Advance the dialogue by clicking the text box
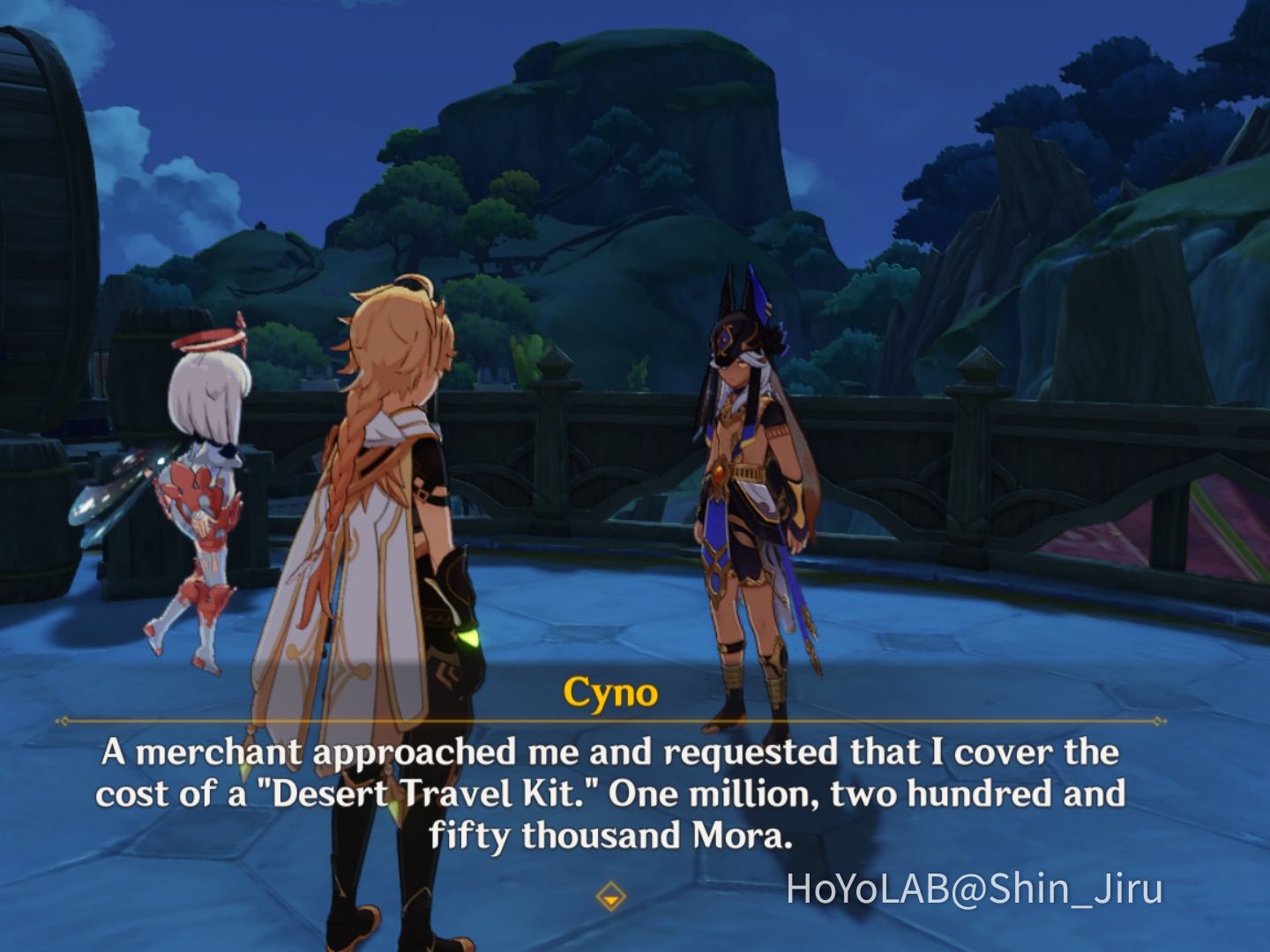 click(x=617, y=793)
